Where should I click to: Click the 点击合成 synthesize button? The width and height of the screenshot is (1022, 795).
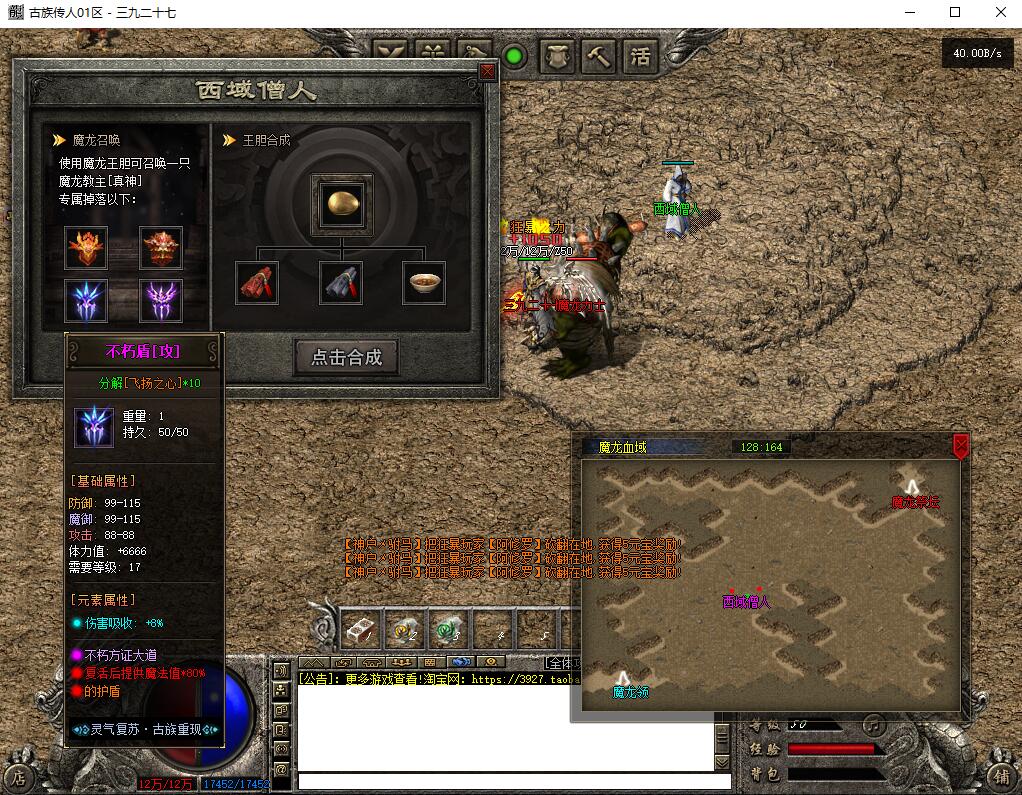click(346, 357)
